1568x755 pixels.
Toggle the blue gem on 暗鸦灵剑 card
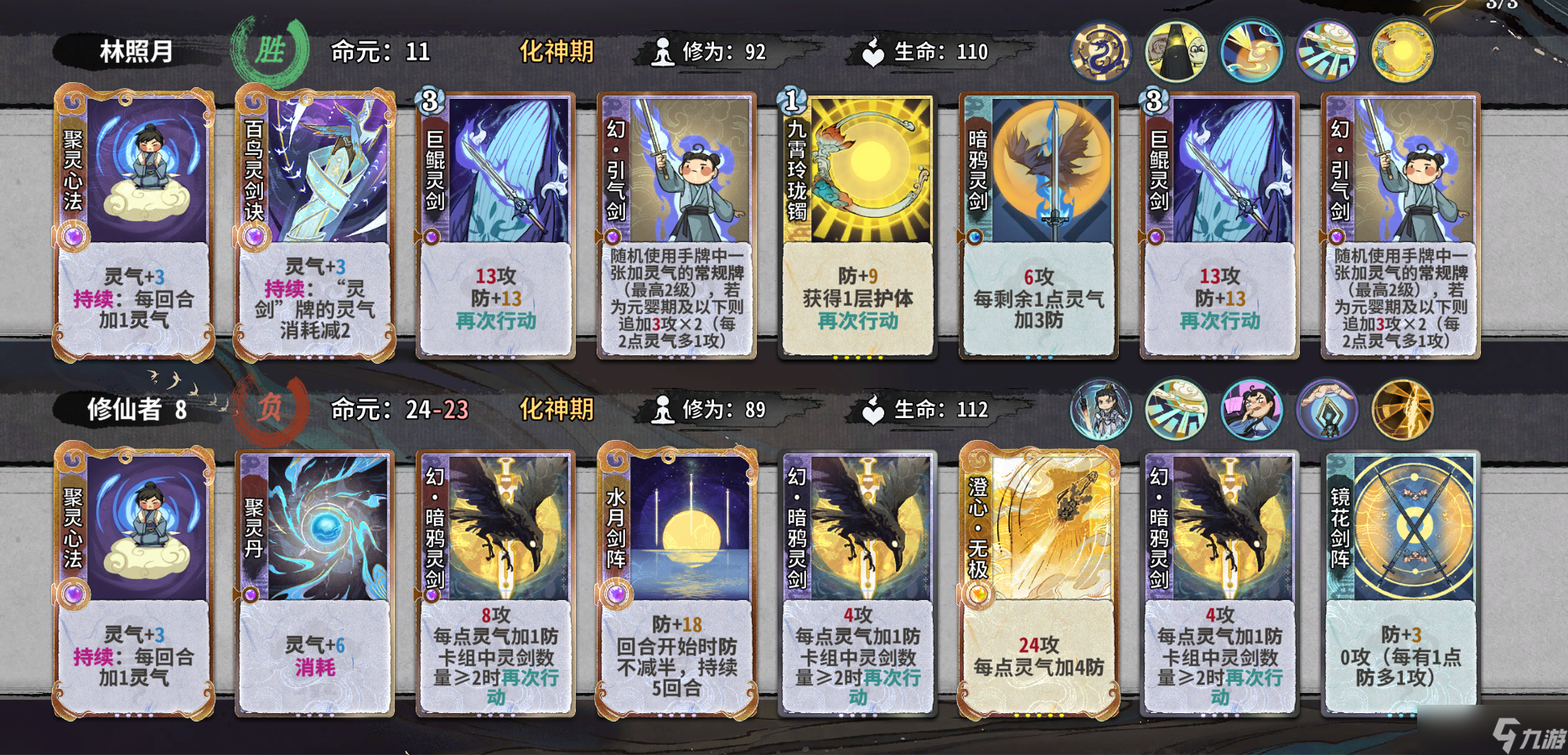click(x=973, y=236)
